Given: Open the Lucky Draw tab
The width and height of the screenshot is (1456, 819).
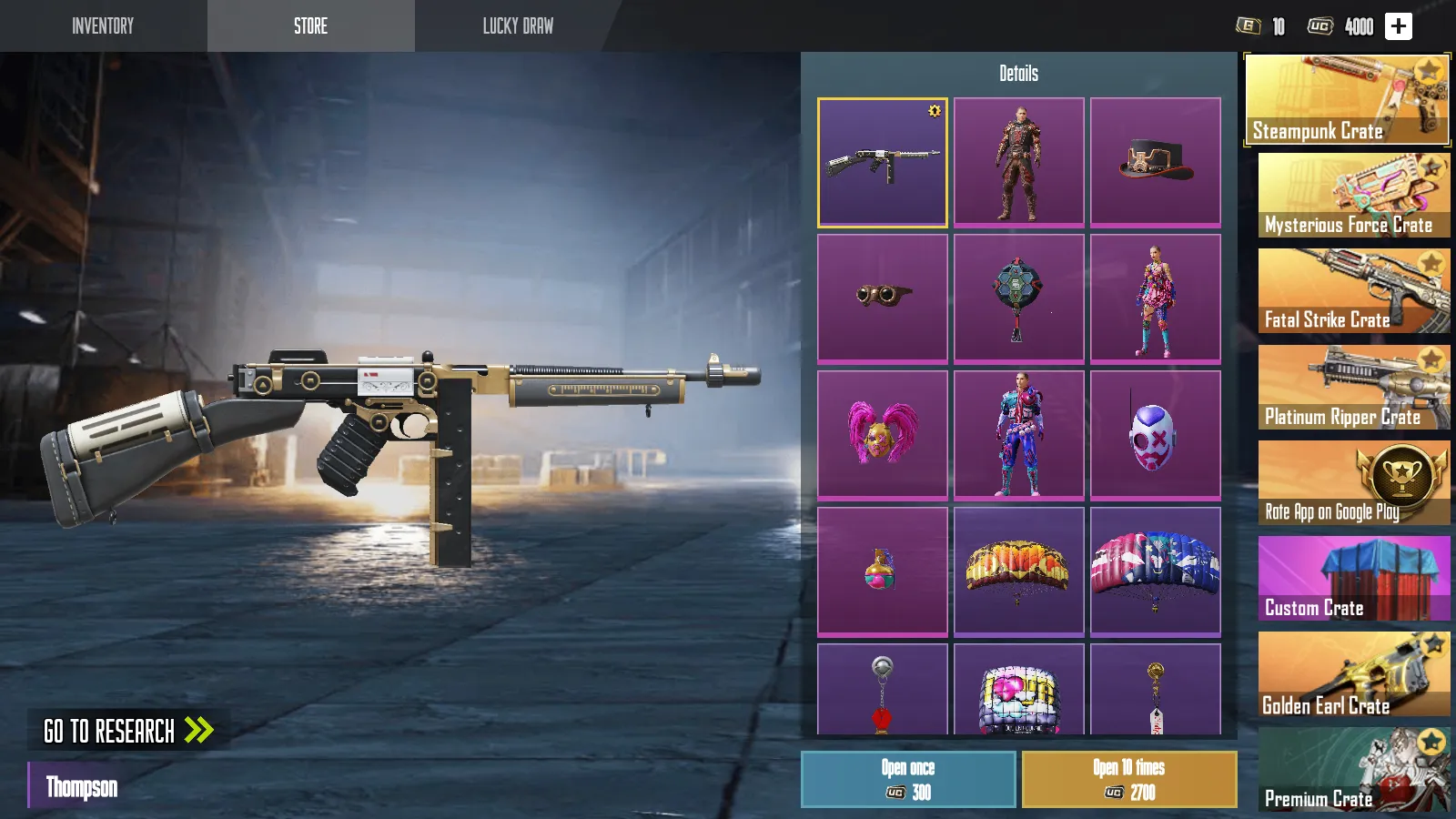Looking at the screenshot, I should point(518,25).
